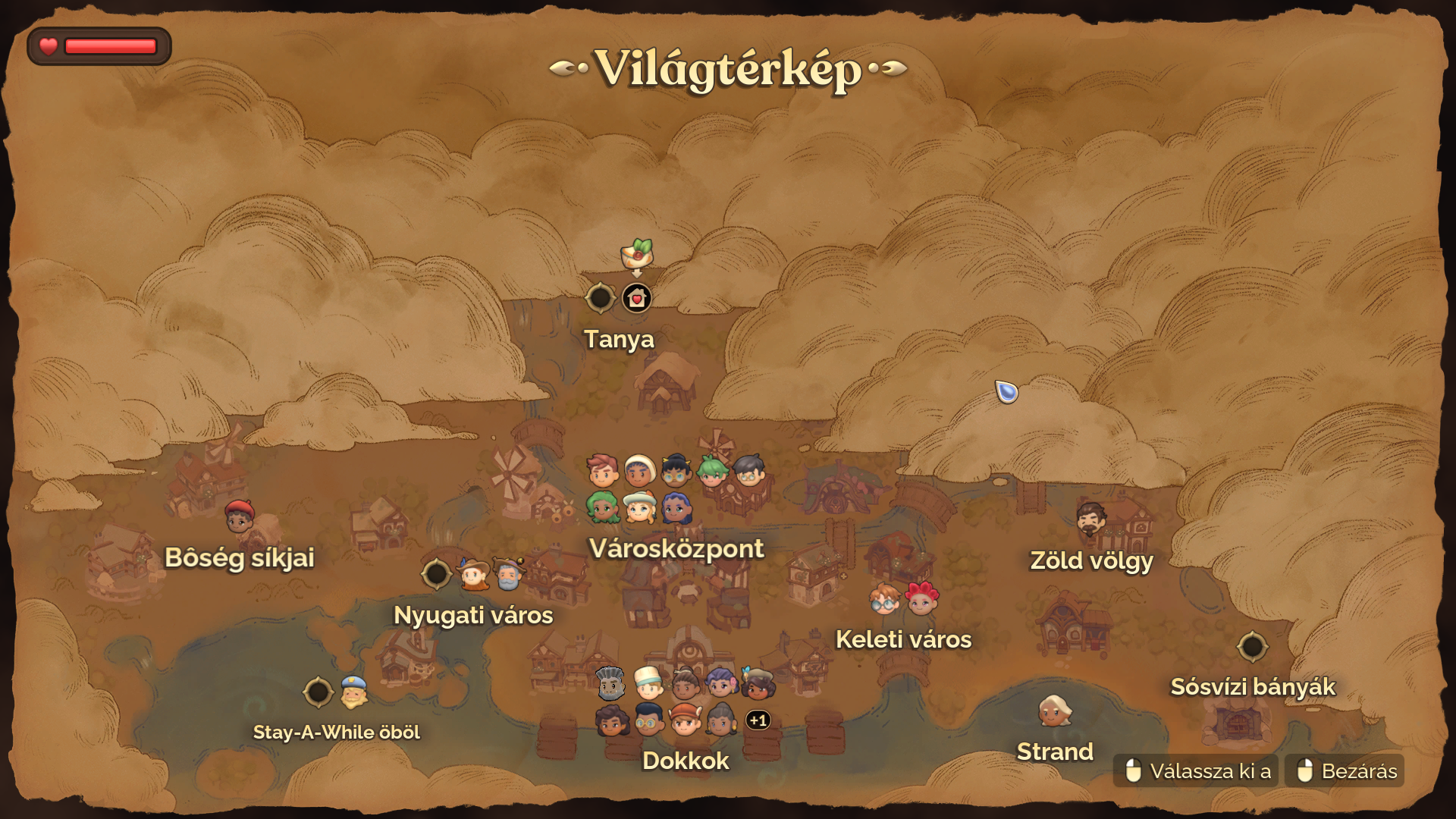Click the Városközpont location label
Image resolution: width=1456 pixels, height=819 pixels.
[676, 548]
